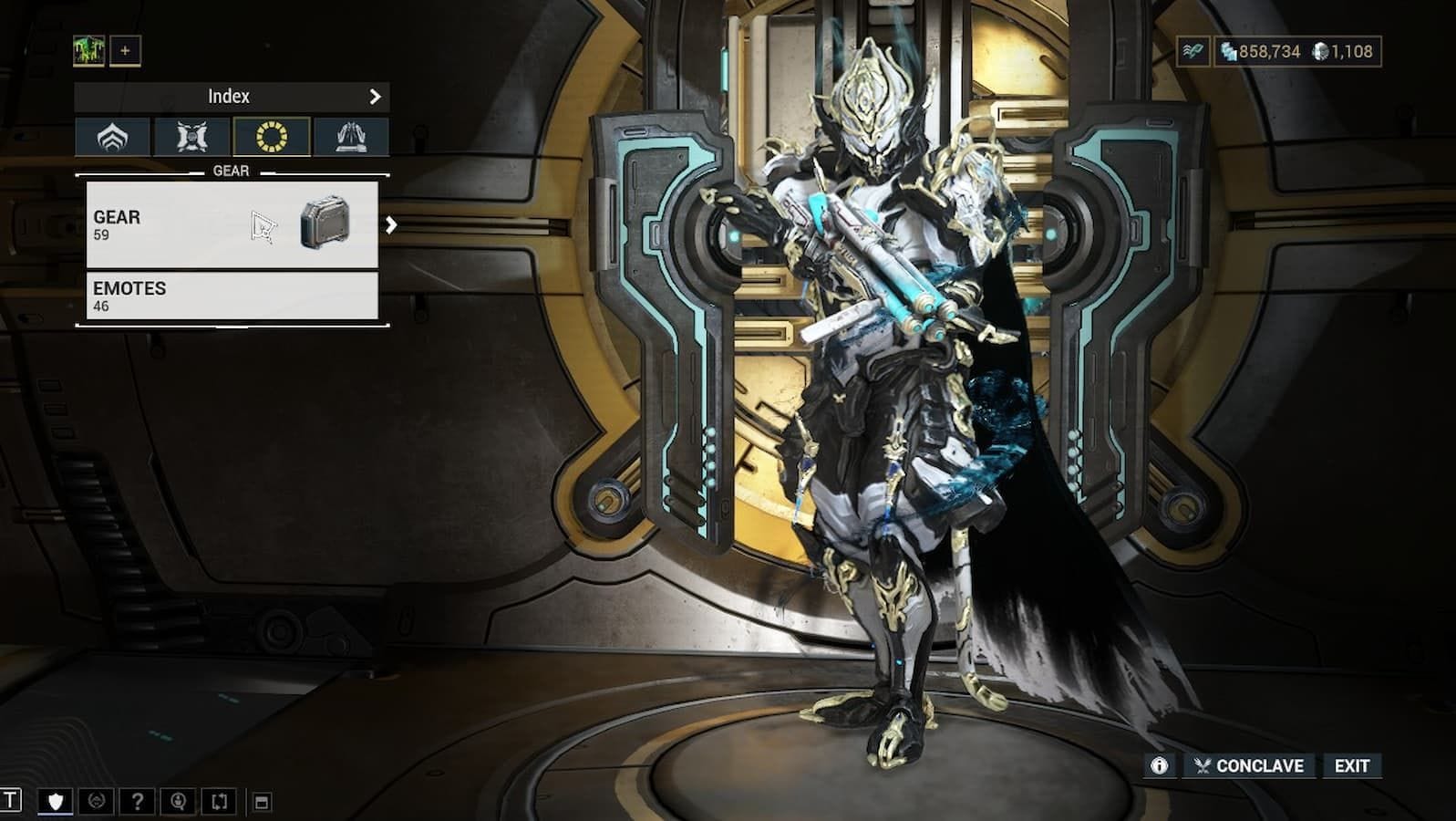
Task: Select the yellow ring gear category tab
Action: [273, 136]
